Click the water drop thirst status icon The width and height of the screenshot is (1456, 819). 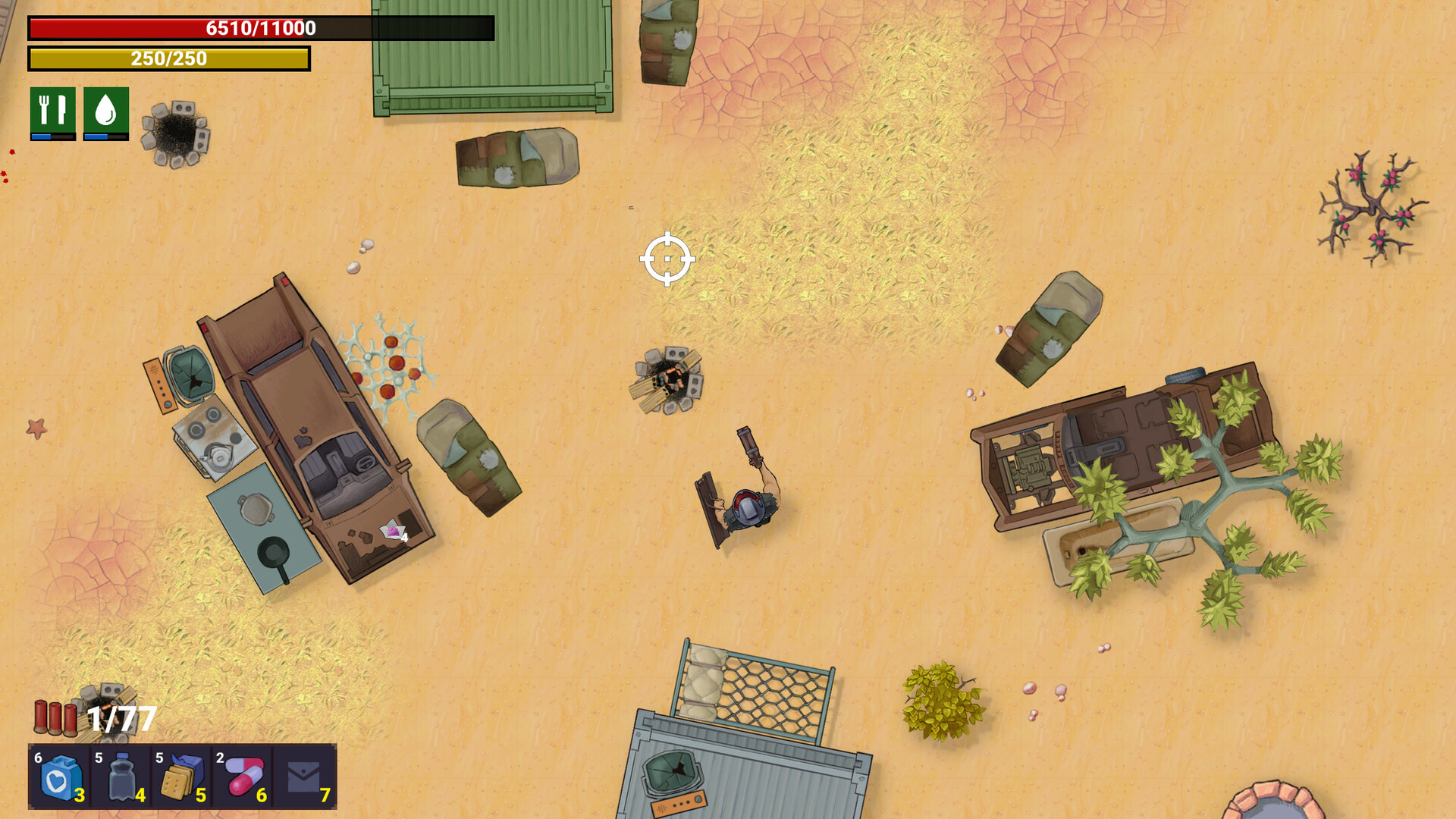pyautogui.click(x=106, y=110)
